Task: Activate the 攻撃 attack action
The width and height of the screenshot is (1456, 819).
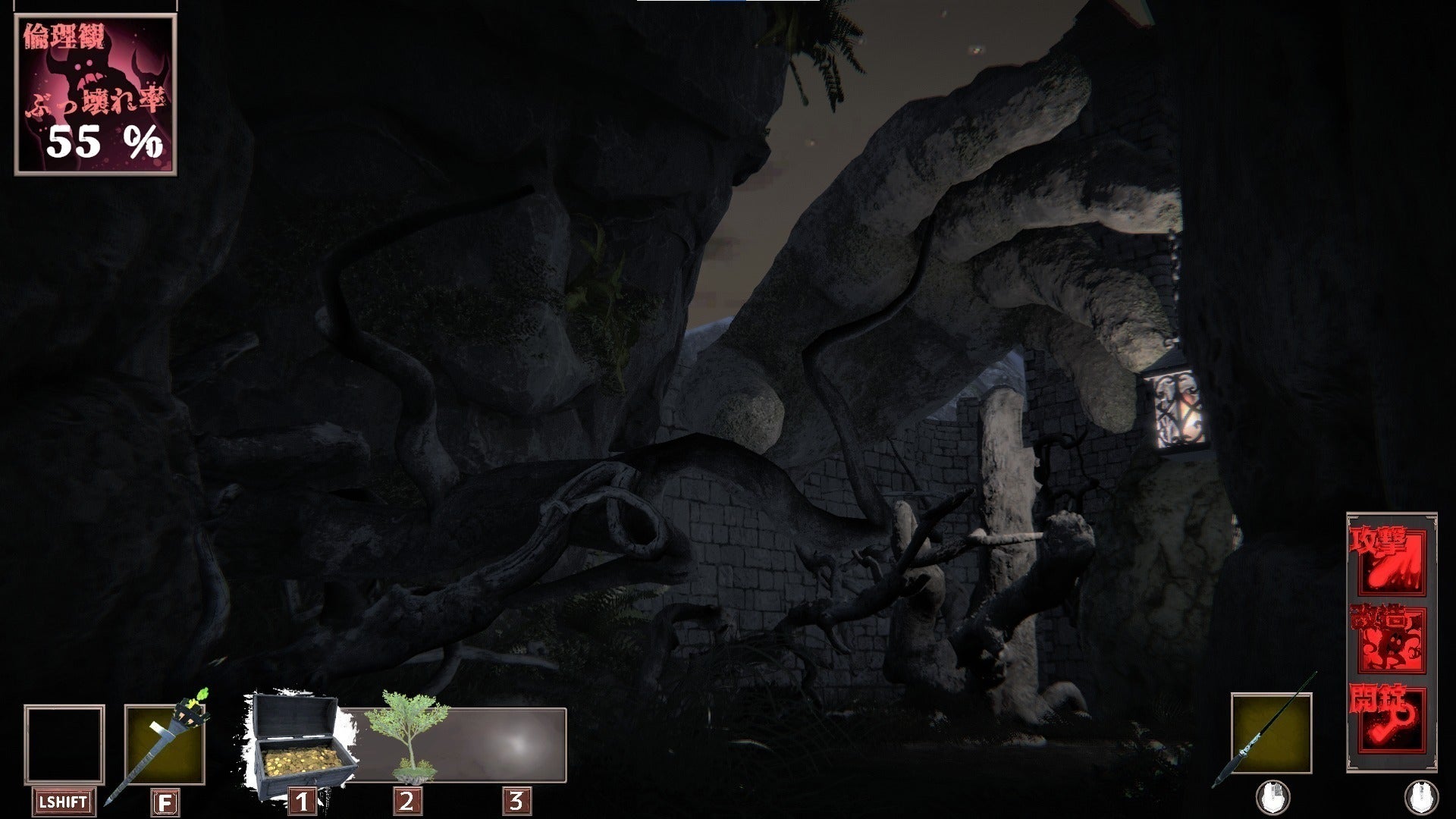Action: point(1387,562)
